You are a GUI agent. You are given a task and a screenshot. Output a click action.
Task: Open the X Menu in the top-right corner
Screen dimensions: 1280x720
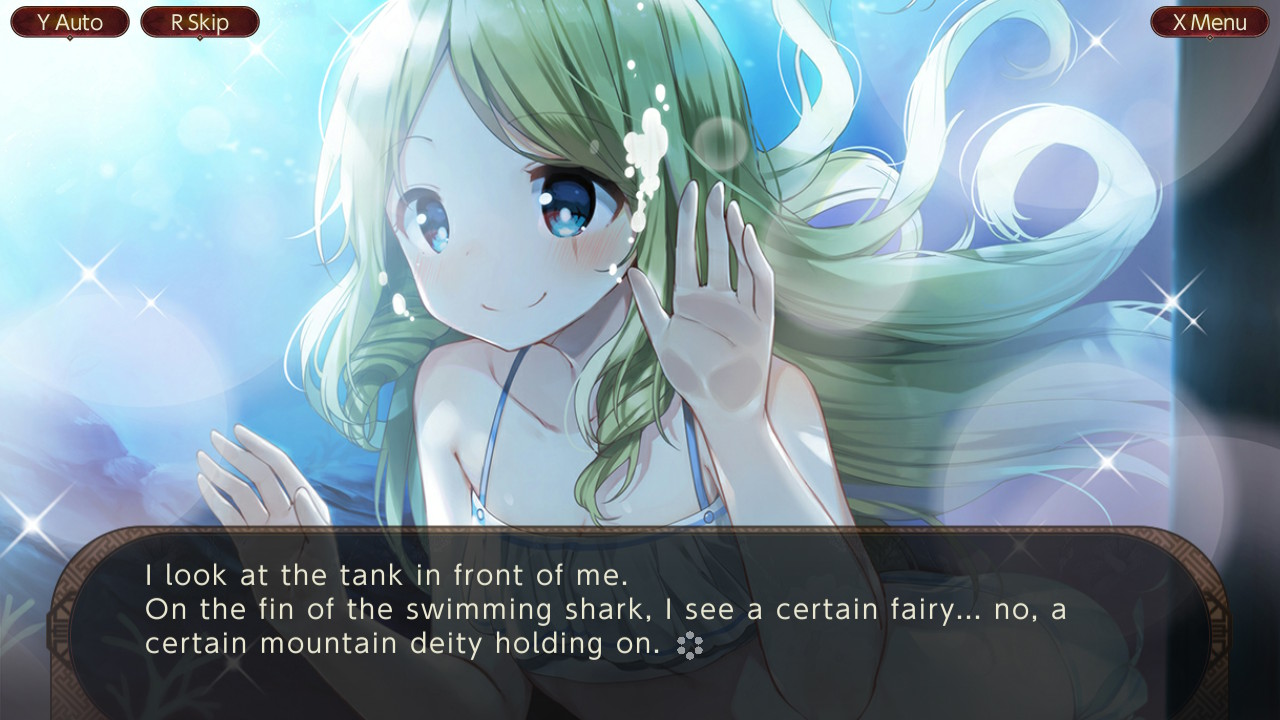[x=1210, y=21]
